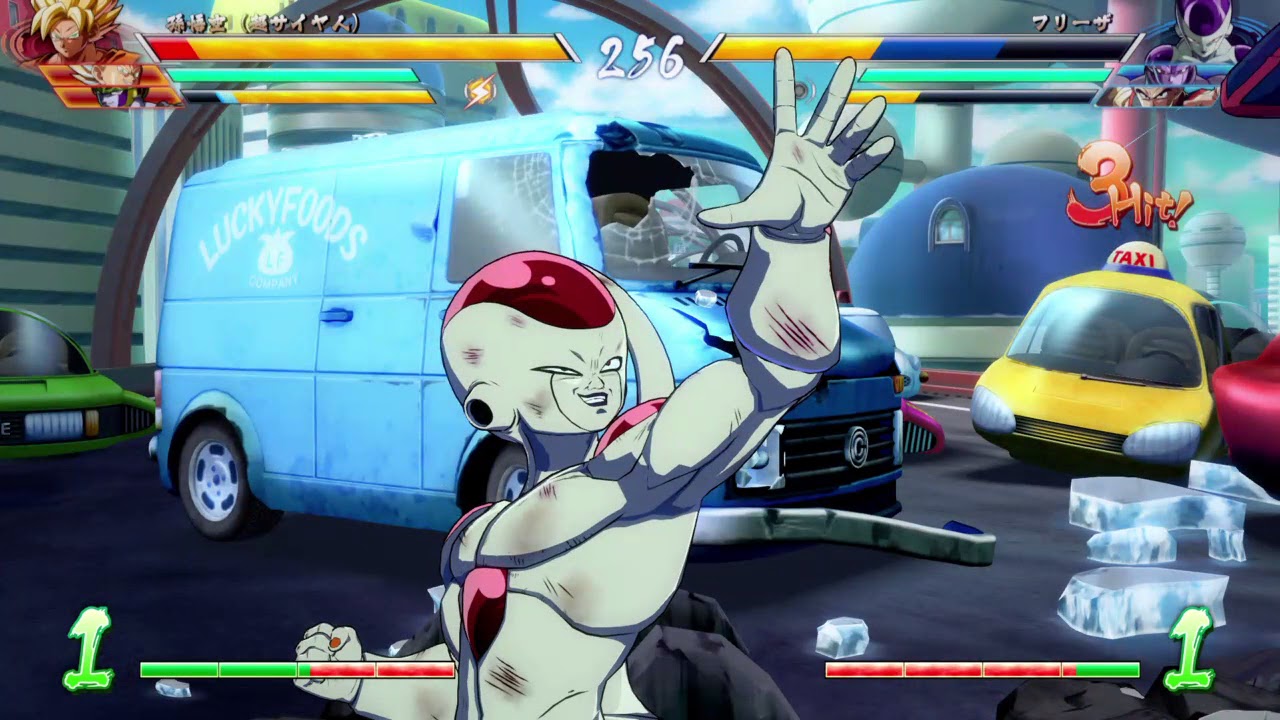Click the Super Saiyan Goku portrait

65,35
